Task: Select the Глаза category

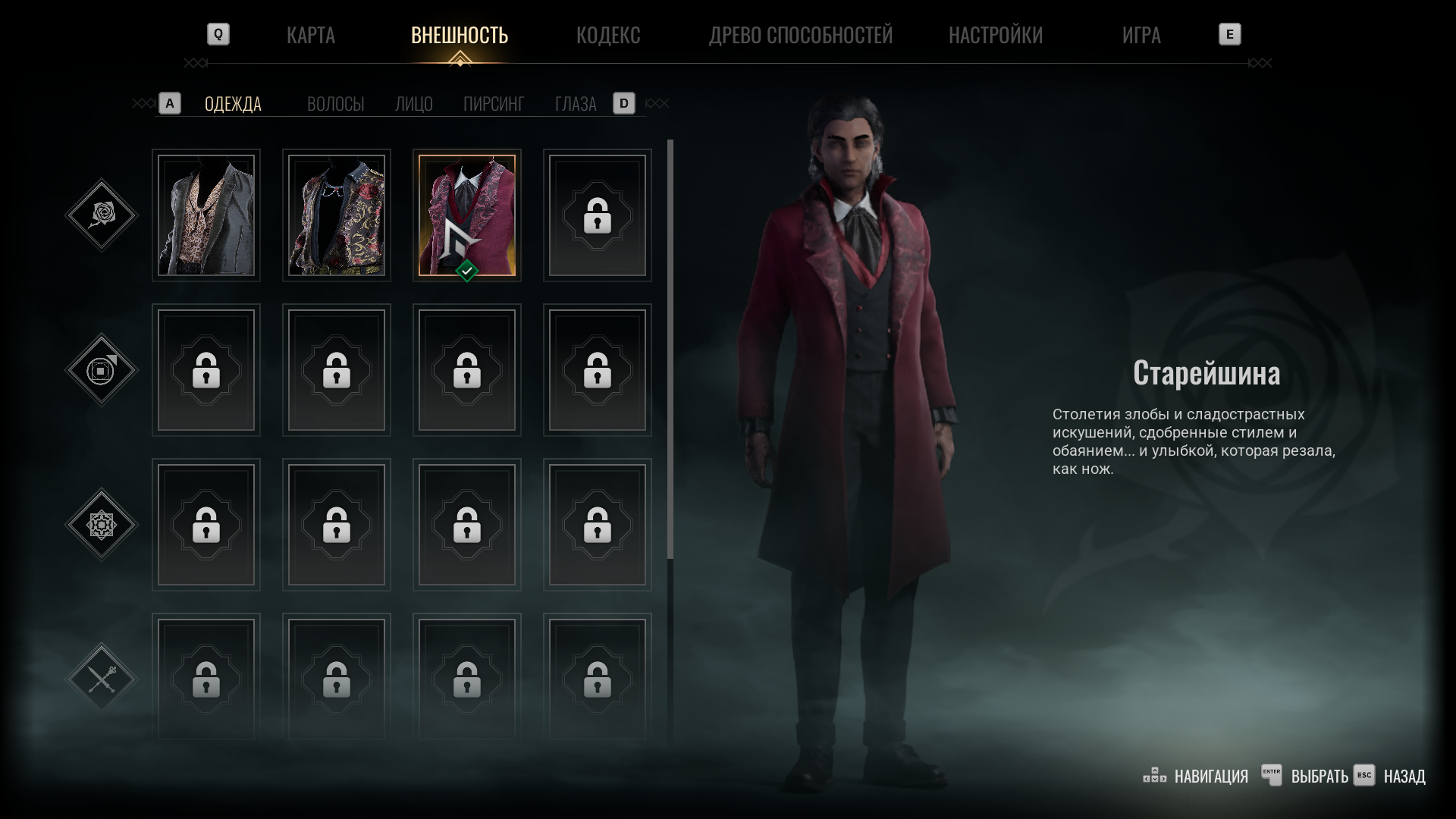Action: (575, 104)
